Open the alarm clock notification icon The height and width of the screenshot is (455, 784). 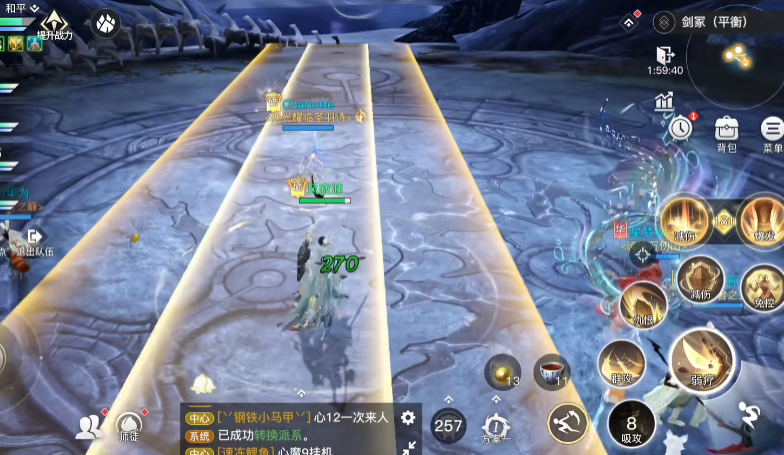click(x=681, y=128)
